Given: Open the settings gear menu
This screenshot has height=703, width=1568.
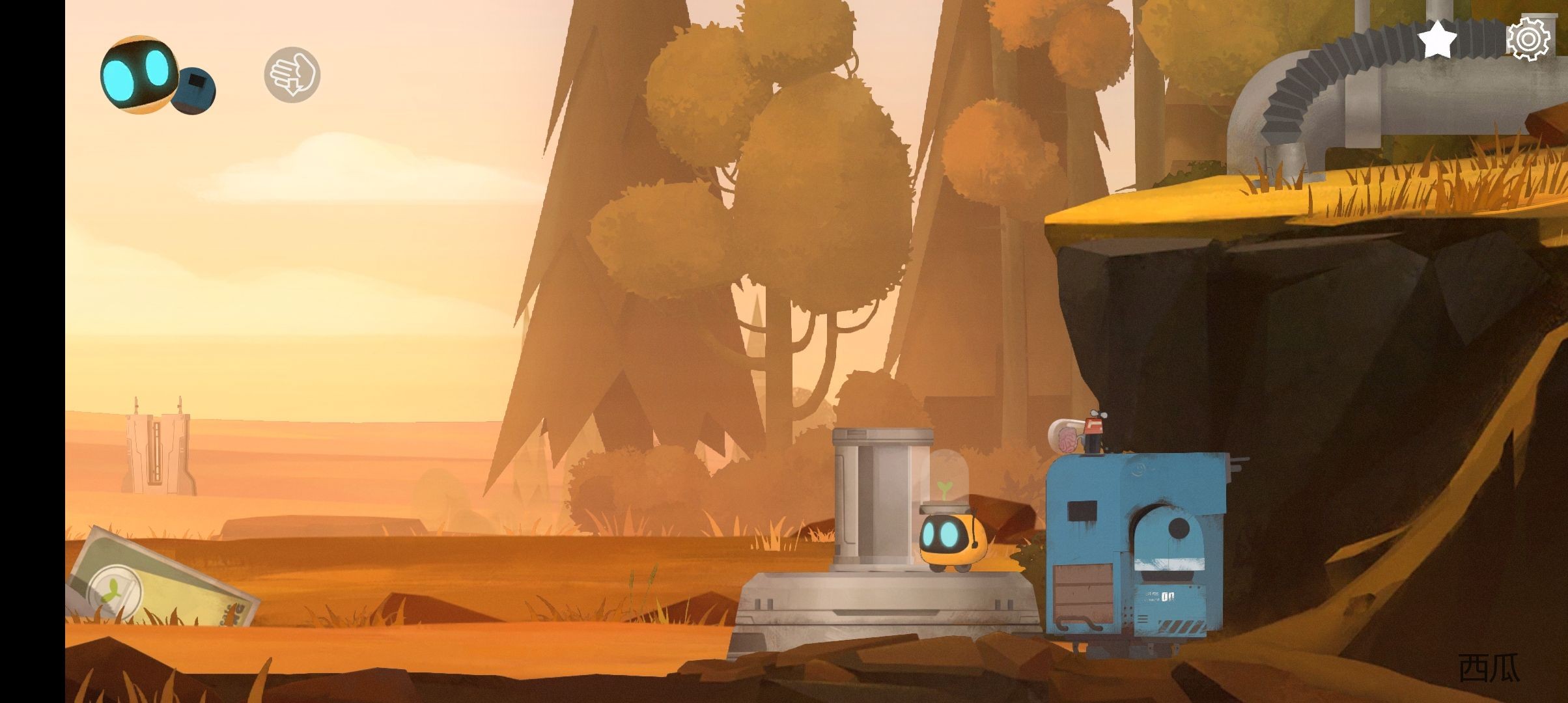Looking at the screenshot, I should pyautogui.click(x=1528, y=39).
